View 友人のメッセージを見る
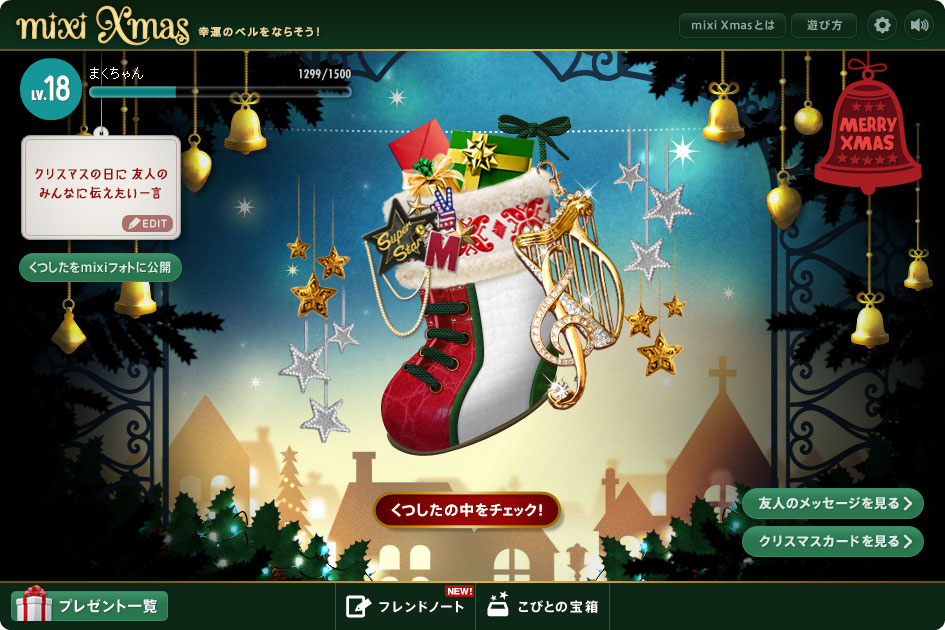Image resolution: width=945 pixels, height=630 pixels. coord(832,504)
